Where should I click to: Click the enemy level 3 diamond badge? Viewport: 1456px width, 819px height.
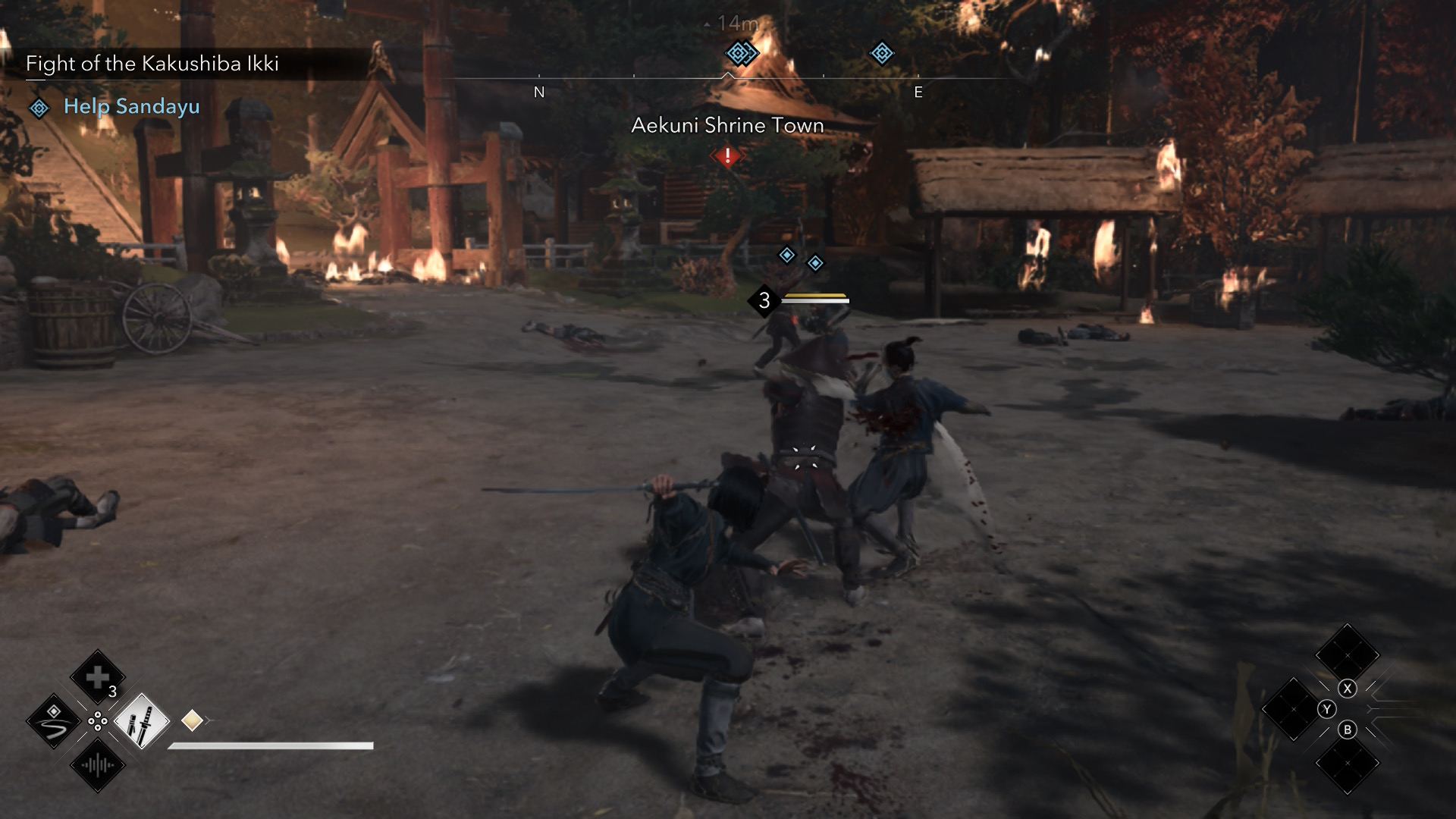tap(764, 301)
